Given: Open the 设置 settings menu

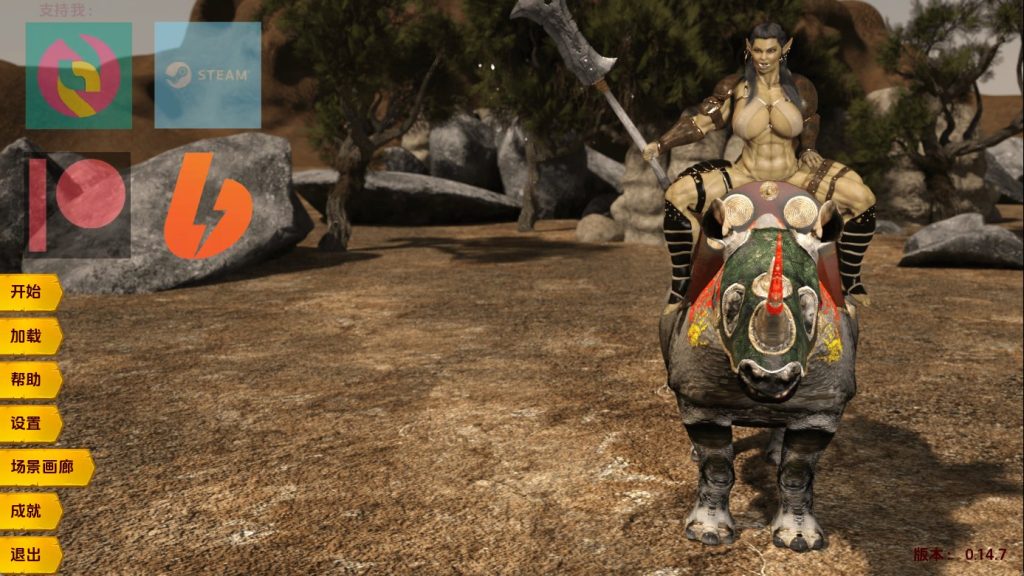Looking at the screenshot, I should click(29, 424).
